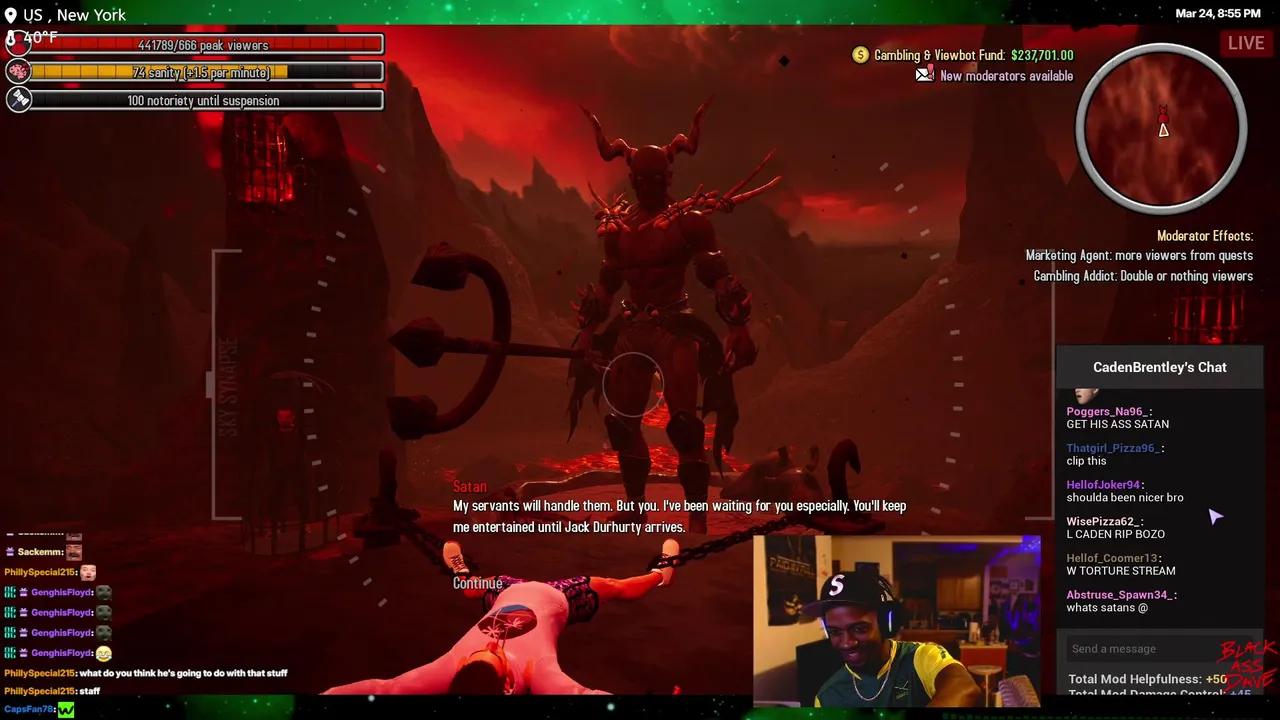Click the minimap in the top right corner

1162,128
